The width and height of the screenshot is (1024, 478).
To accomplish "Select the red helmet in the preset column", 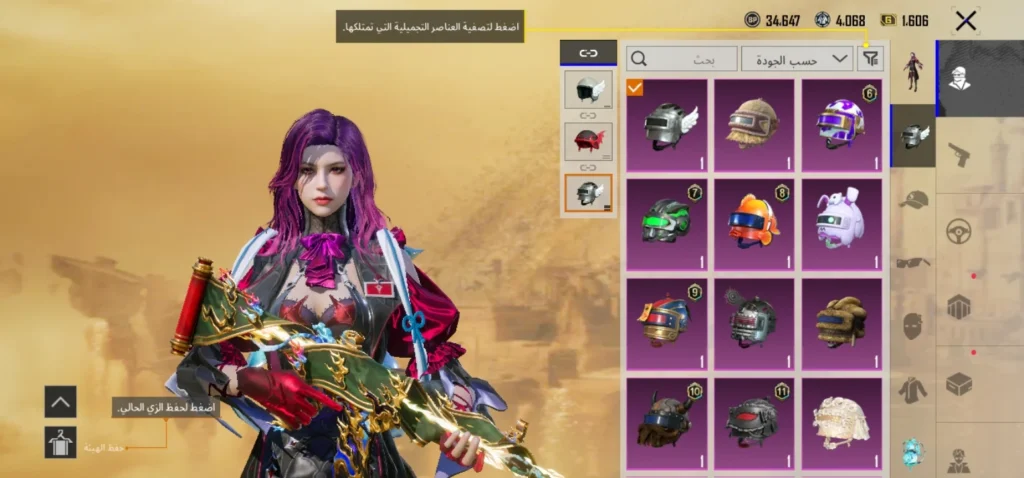I will coord(588,141).
